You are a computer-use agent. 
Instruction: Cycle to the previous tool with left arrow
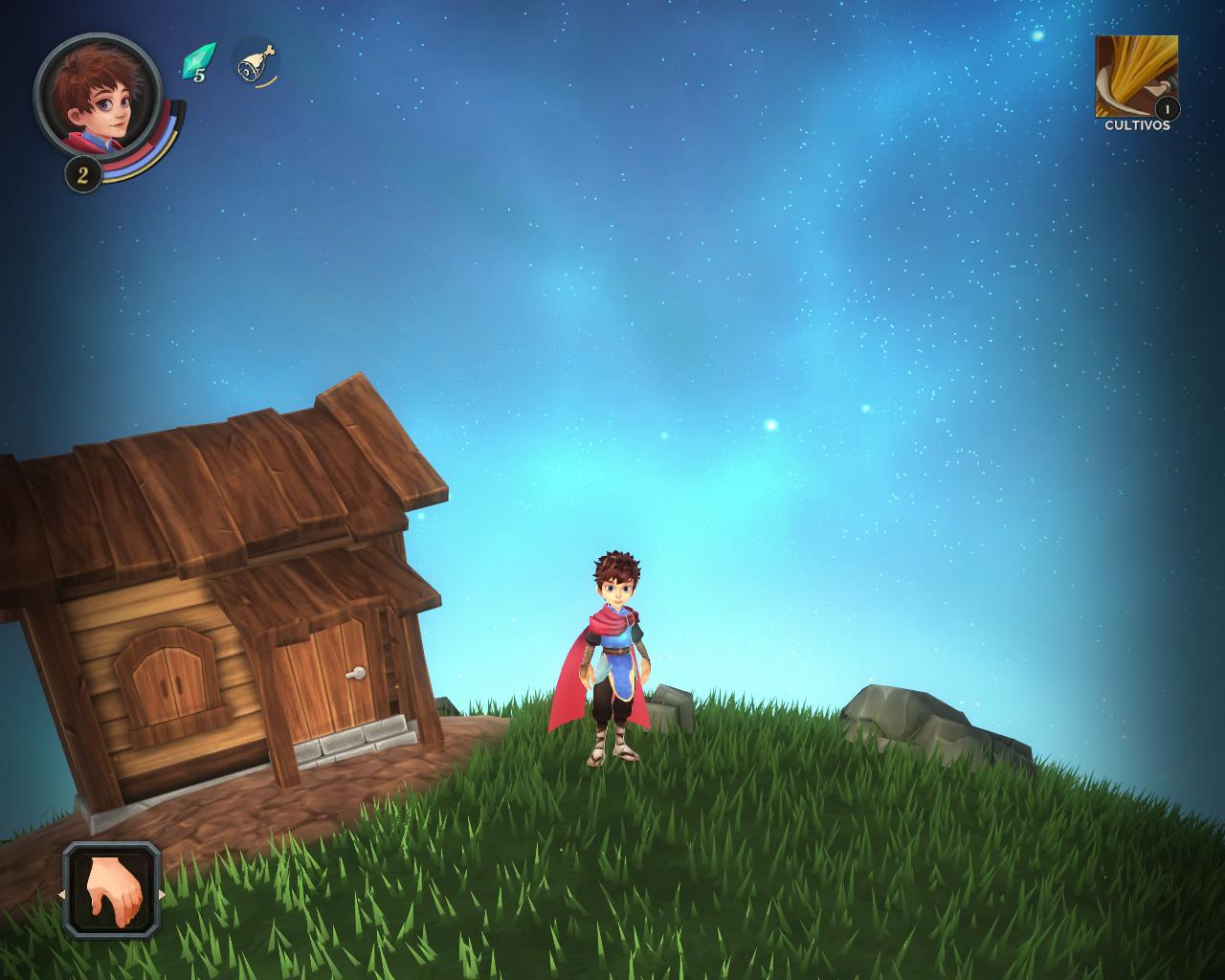pos(63,895)
